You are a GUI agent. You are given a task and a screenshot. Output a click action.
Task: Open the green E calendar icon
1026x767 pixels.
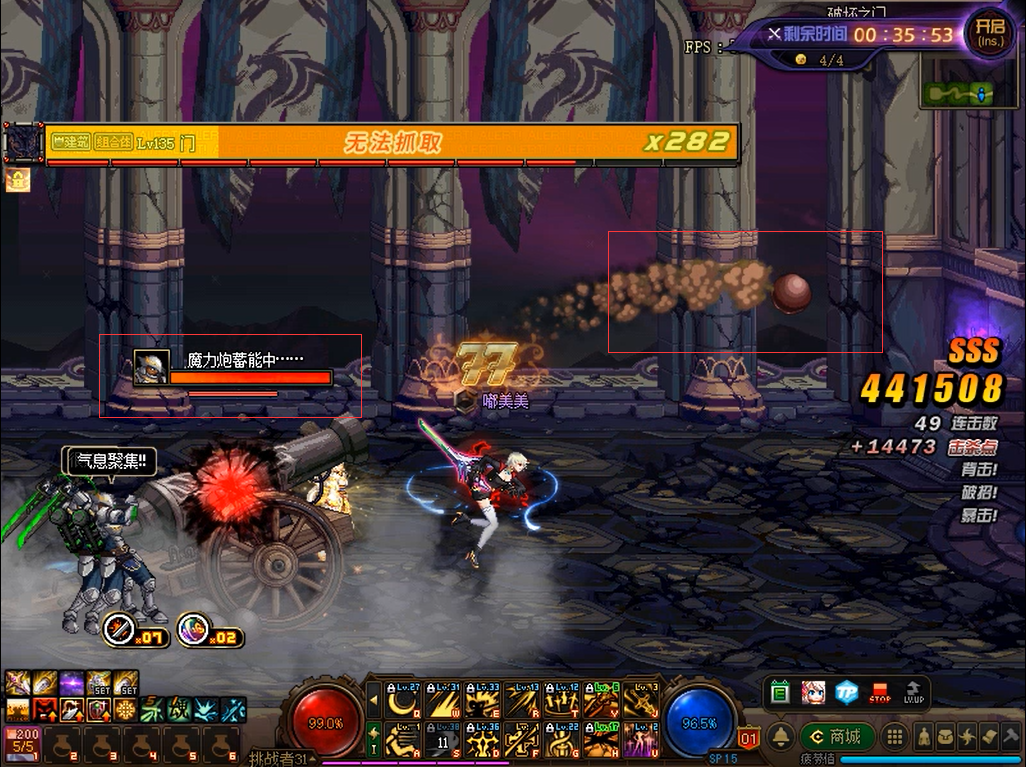coord(781,692)
